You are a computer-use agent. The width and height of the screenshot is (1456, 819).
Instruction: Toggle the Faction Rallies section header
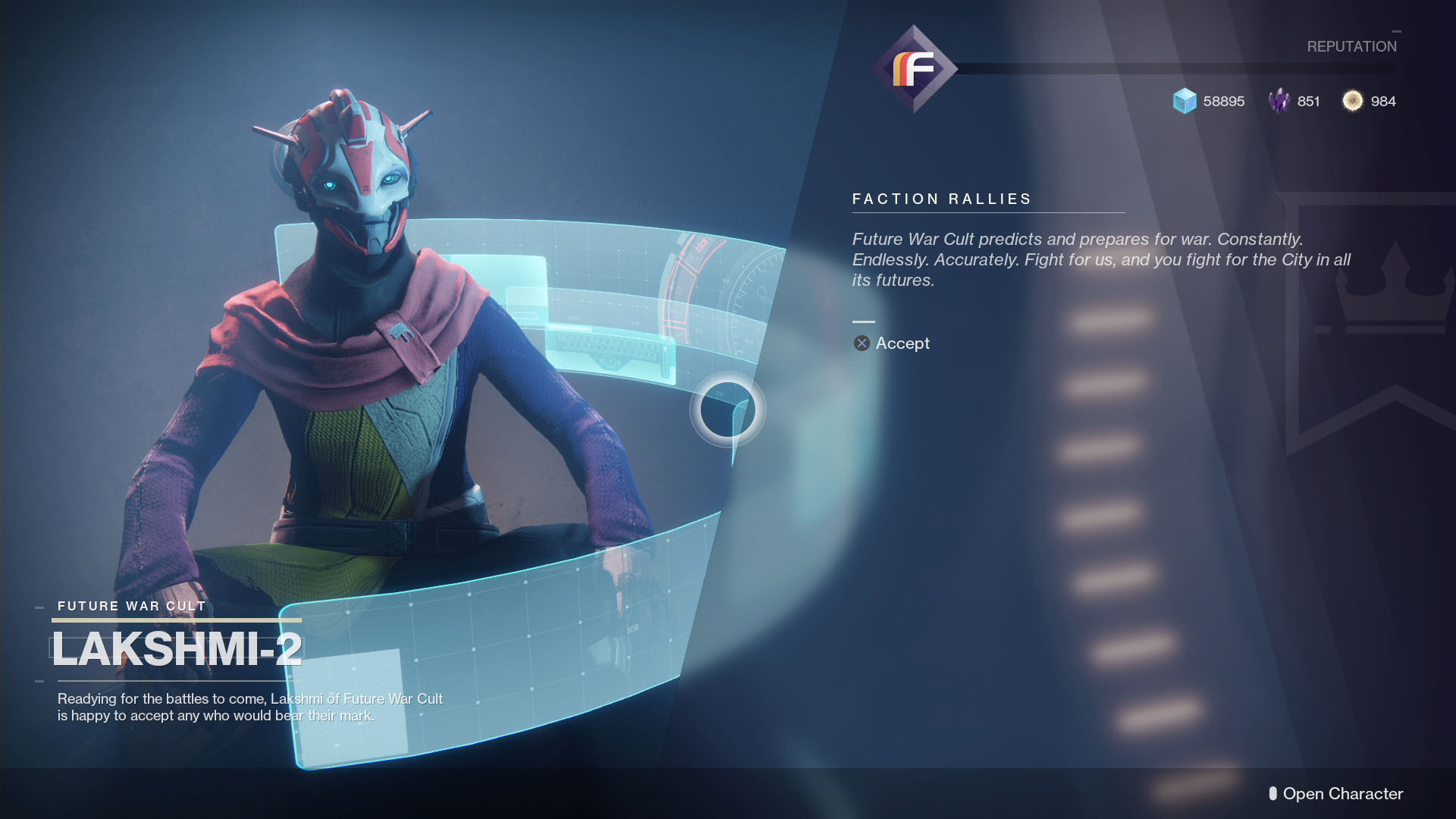pyautogui.click(x=941, y=199)
